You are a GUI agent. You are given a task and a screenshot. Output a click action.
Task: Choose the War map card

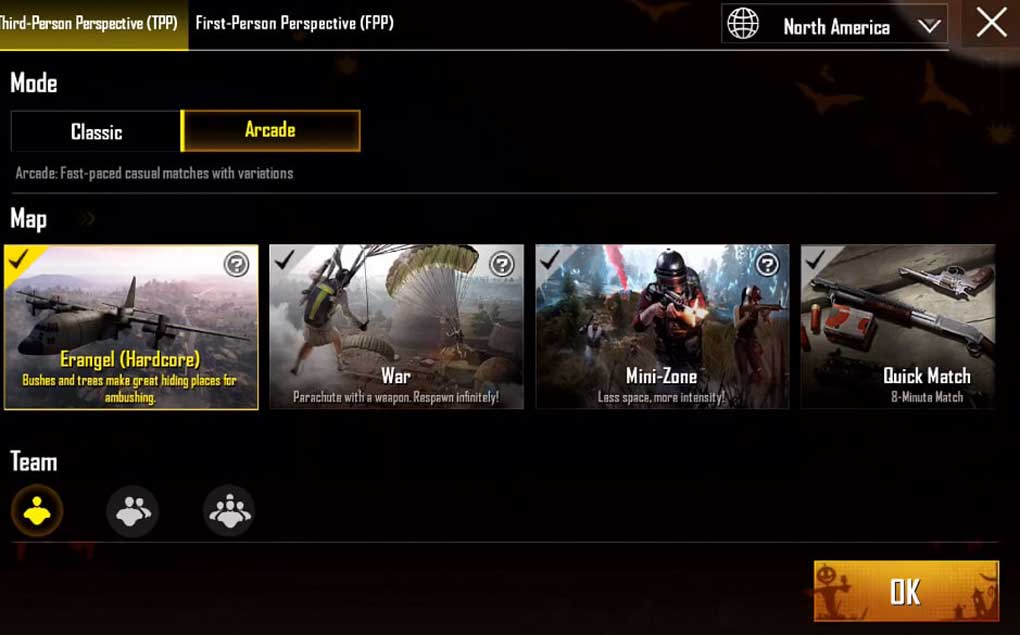(x=396, y=327)
